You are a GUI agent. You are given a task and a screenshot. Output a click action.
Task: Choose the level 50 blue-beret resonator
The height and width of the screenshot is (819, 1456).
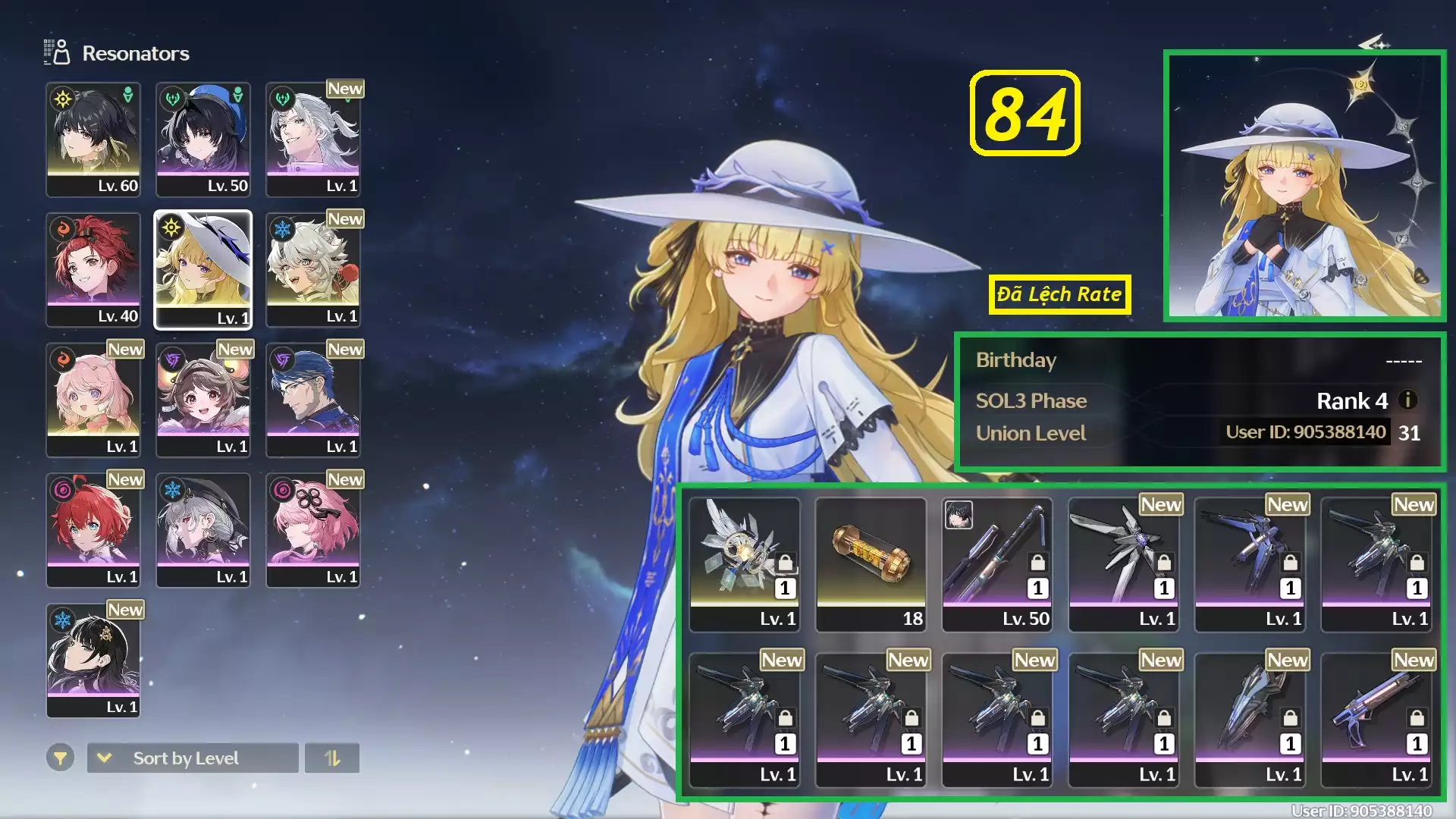pos(203,140)
